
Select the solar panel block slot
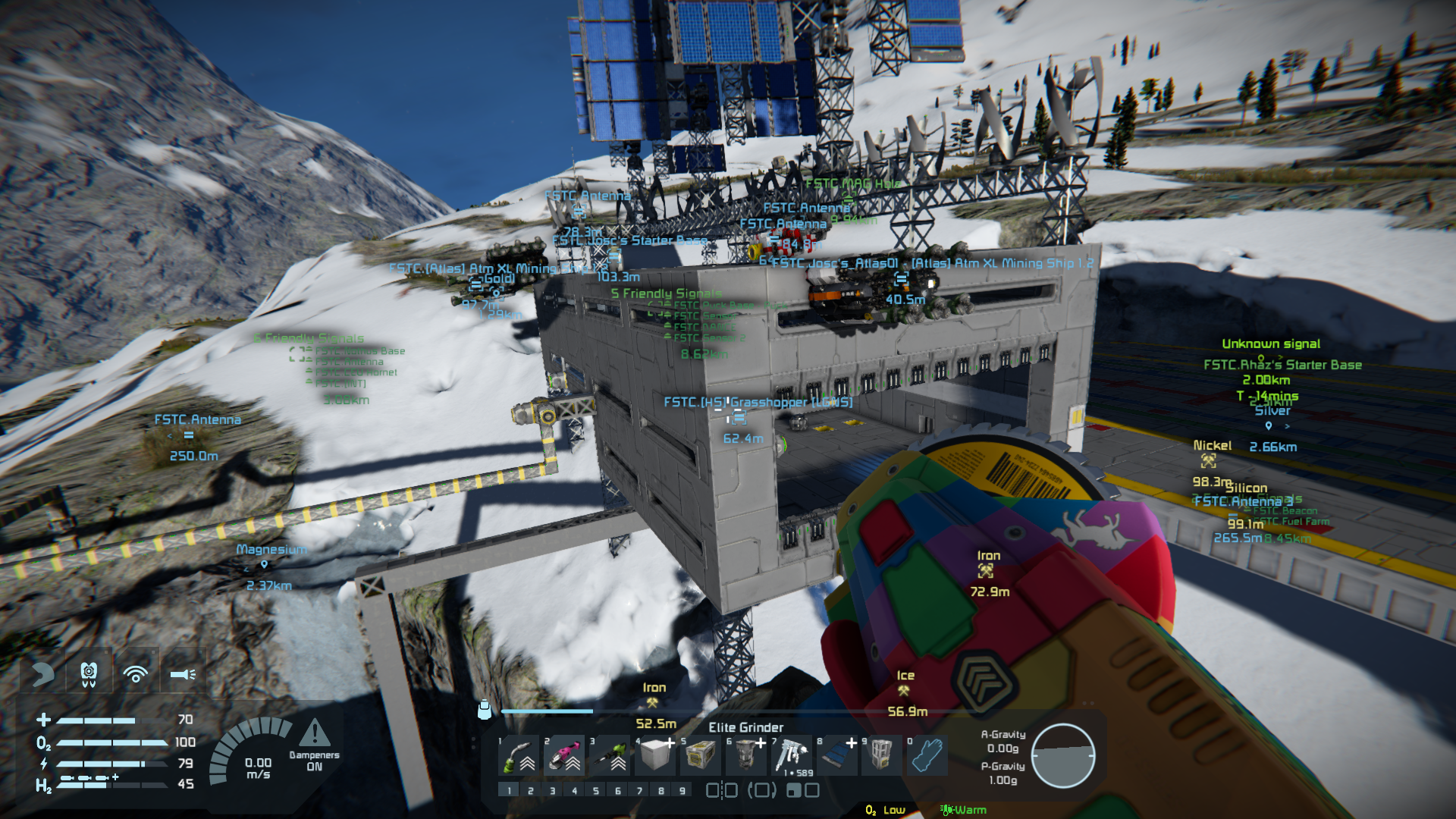tap(836, 755)
